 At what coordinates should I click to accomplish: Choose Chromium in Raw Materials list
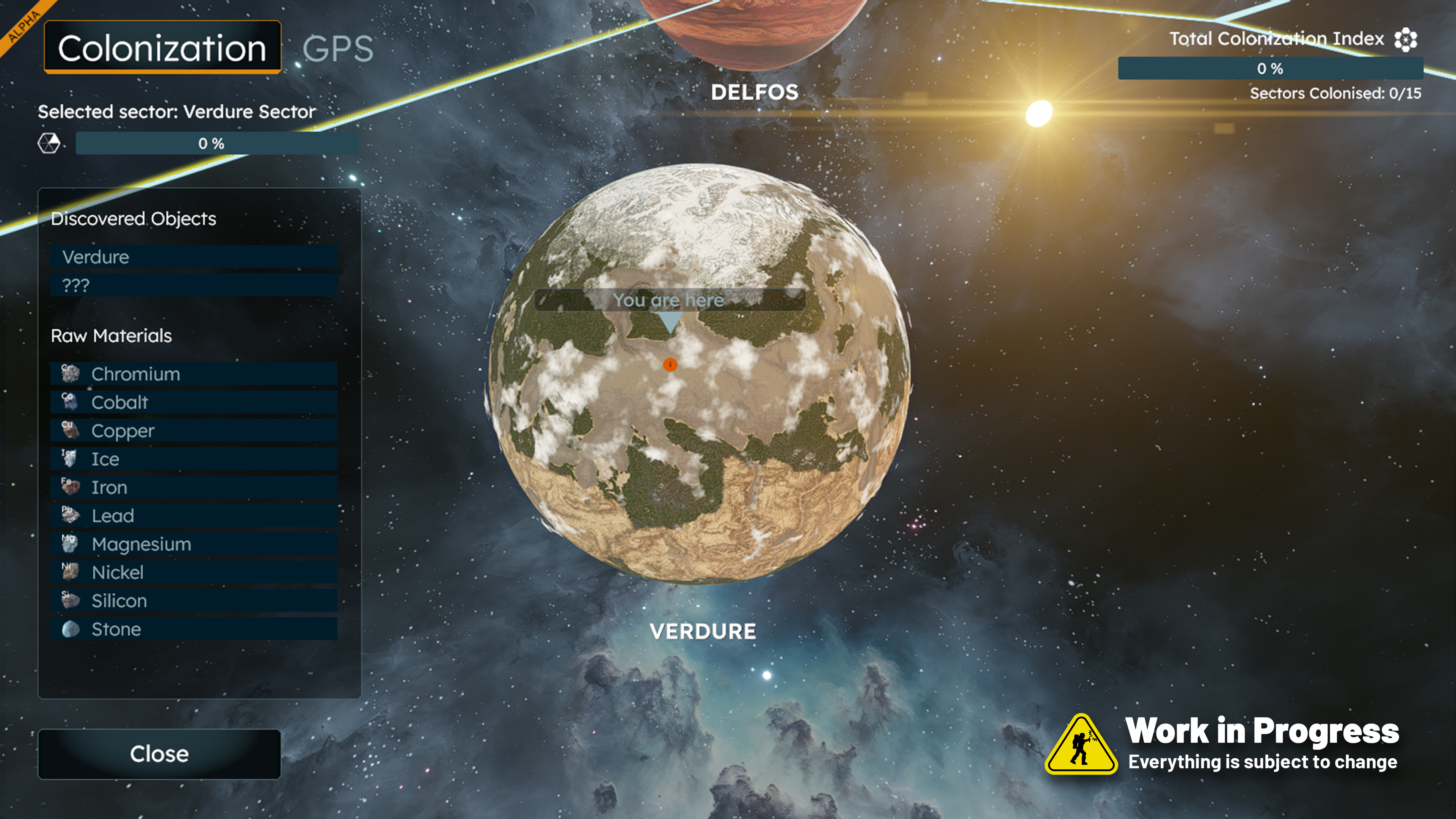pos(193,374)
